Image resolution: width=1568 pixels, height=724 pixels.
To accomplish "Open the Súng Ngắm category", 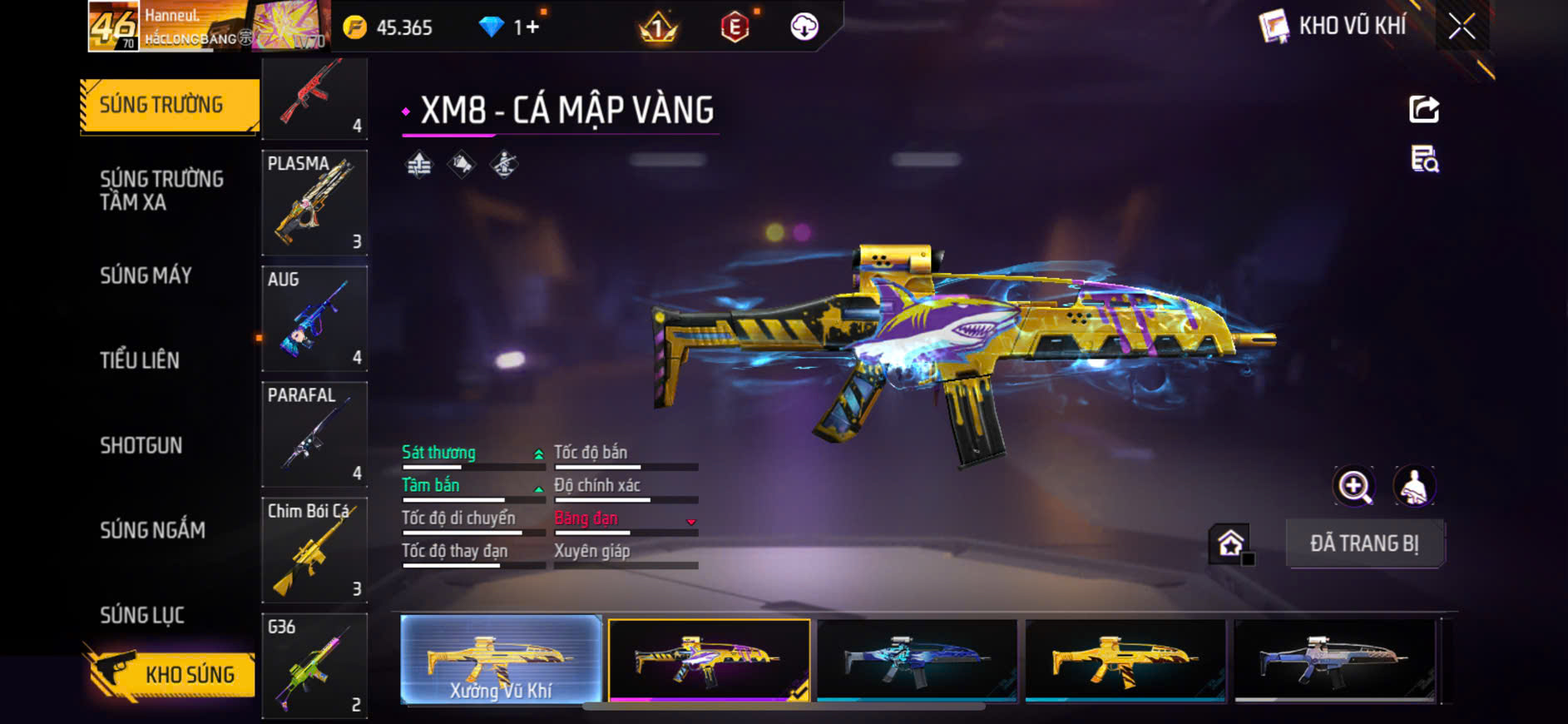I will (152, 530).
